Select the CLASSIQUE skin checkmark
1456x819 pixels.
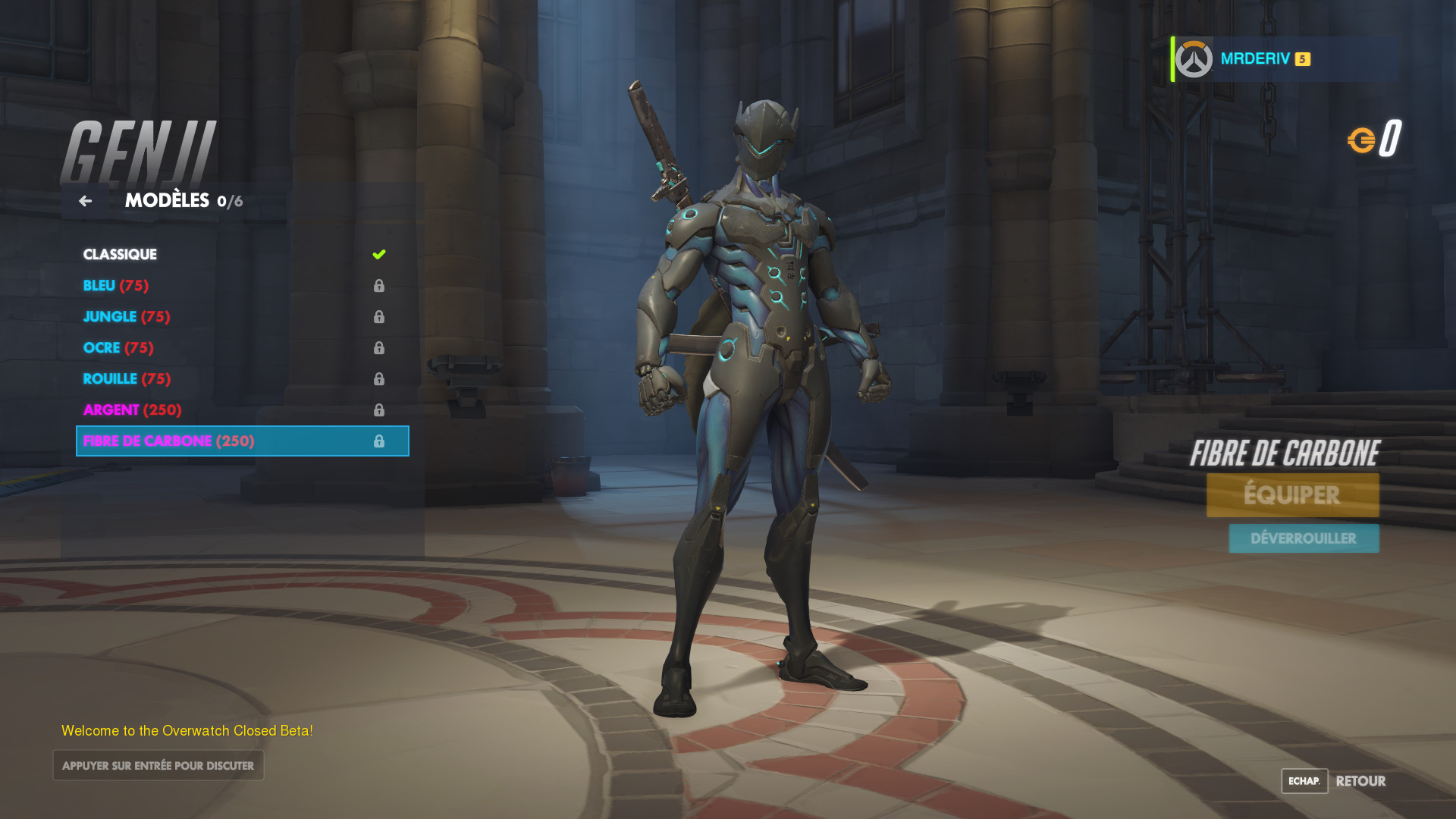[379, 254]
